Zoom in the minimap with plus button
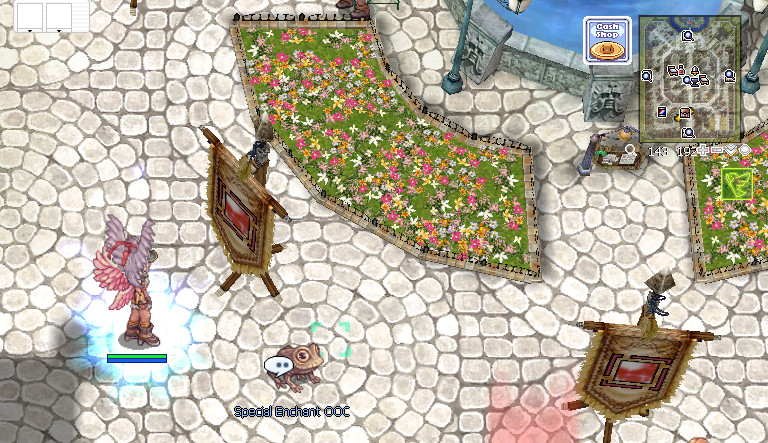This screenshot has width=768, height=443. coord(703,150)
